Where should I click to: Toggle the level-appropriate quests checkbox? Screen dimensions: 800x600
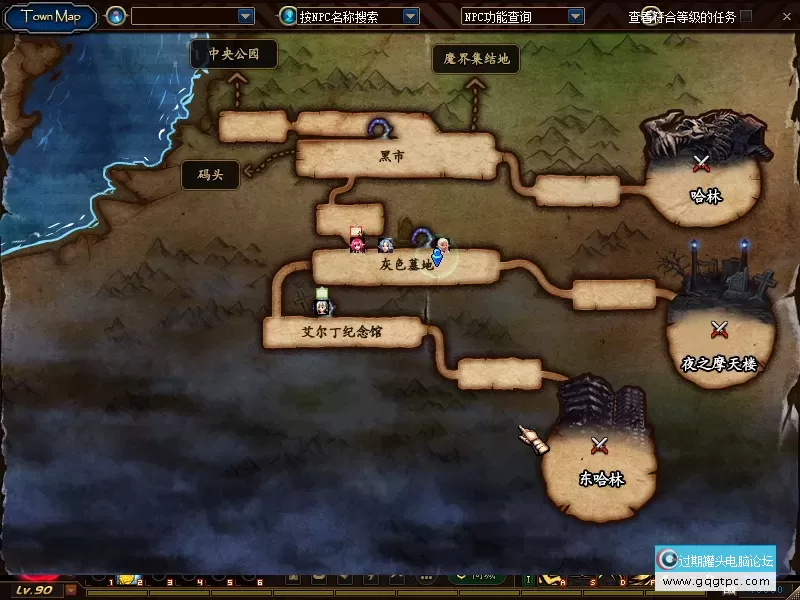tap(746, 16)
